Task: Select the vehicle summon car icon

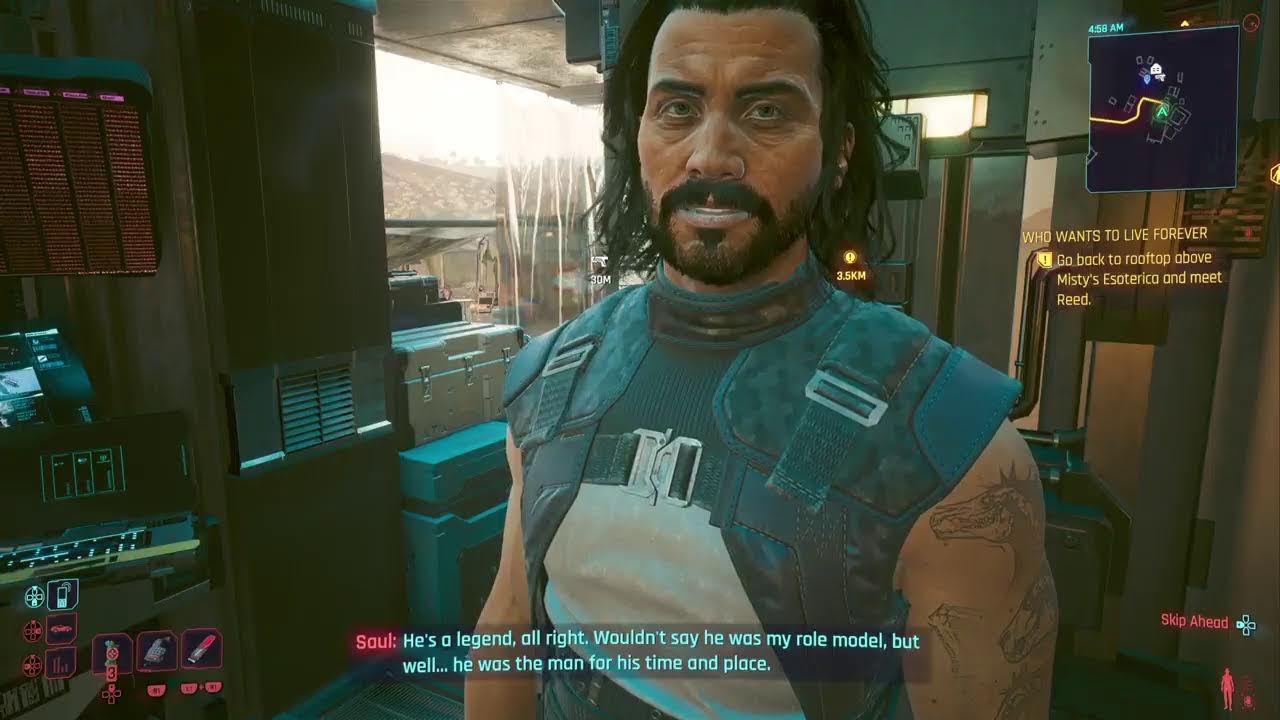Action: click(60, 628)
